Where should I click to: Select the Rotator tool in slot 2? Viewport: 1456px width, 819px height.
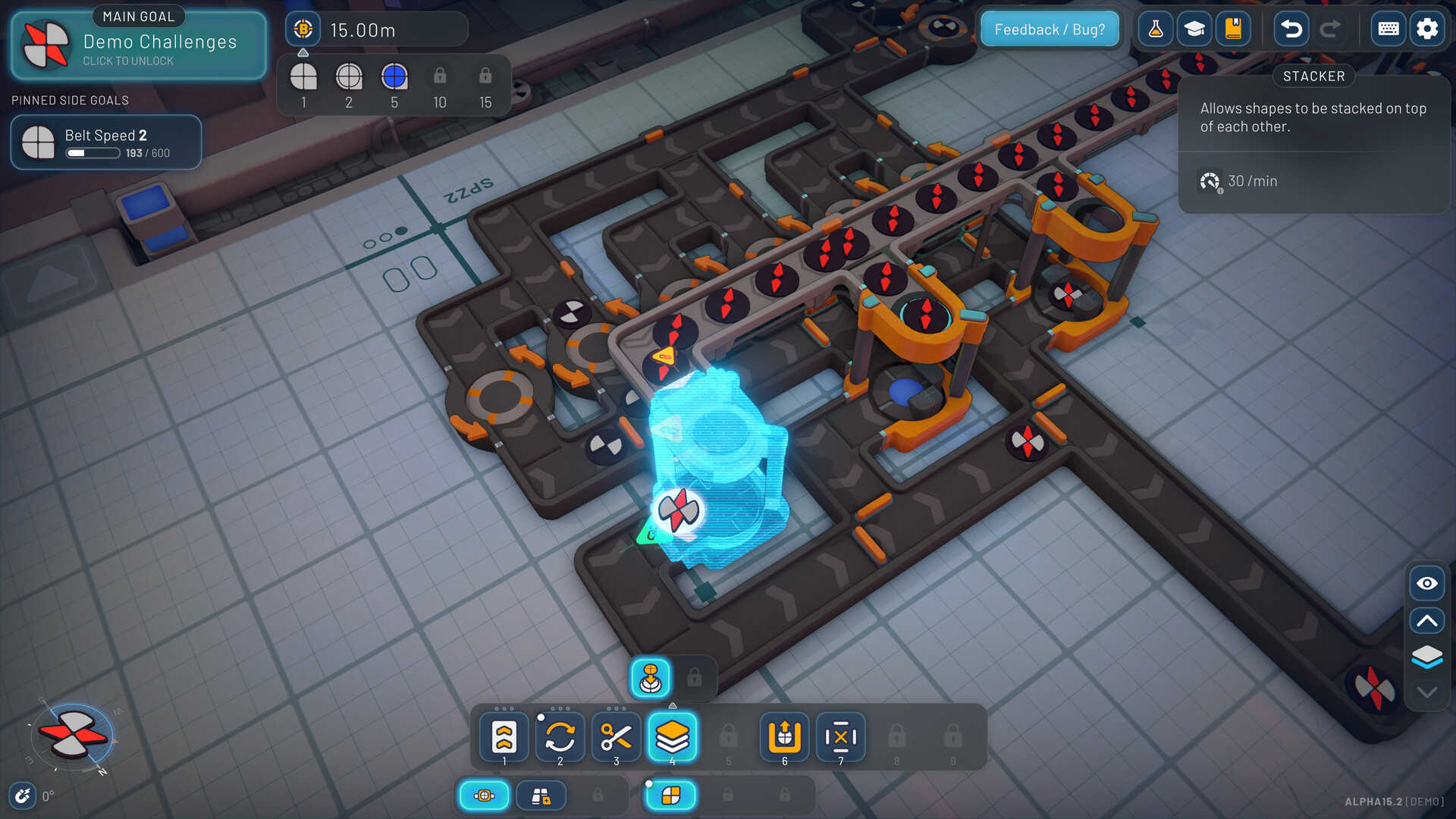coord(560,736)
